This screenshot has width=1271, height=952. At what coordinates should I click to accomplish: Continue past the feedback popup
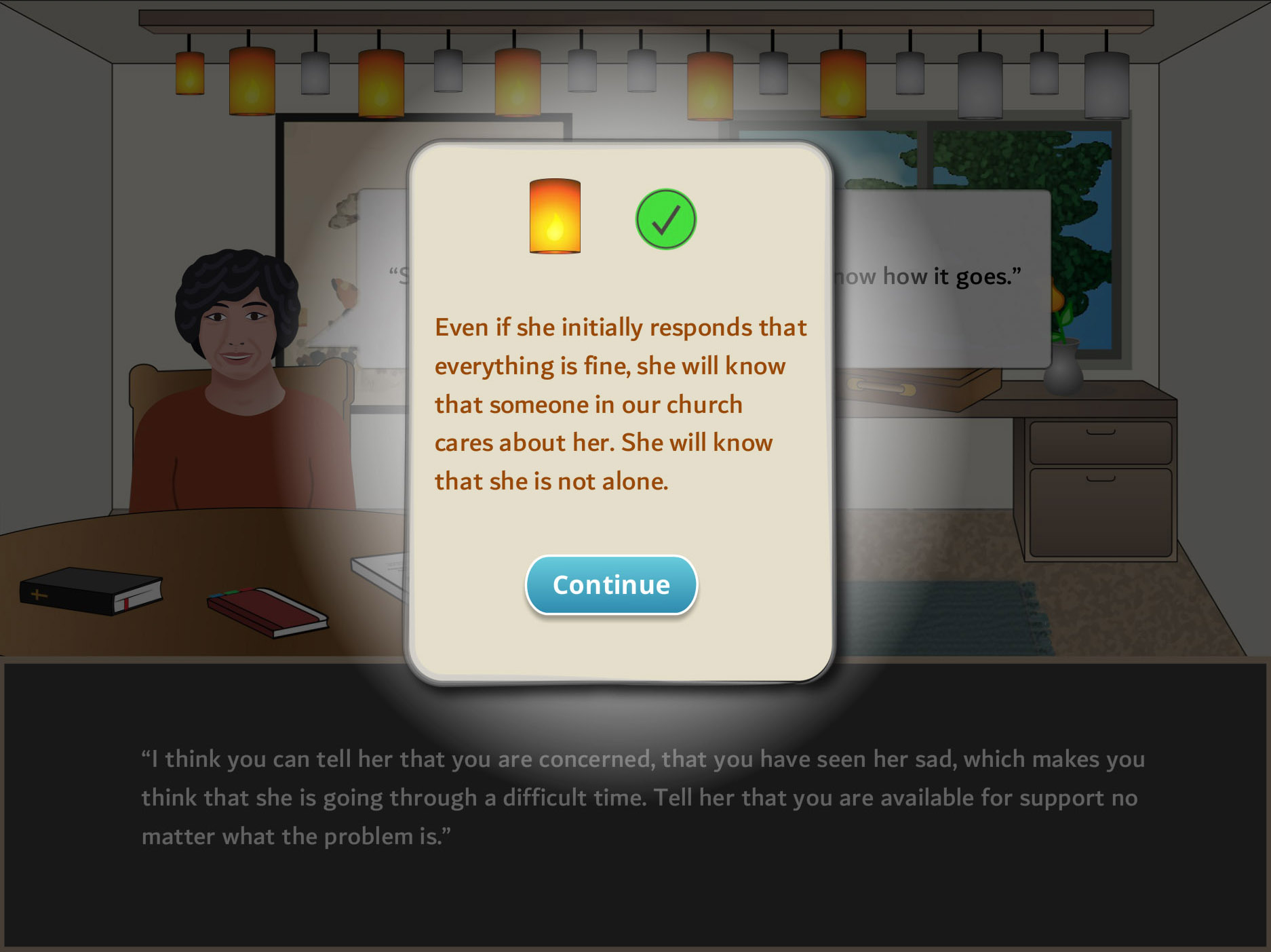[x=611, y=585]
